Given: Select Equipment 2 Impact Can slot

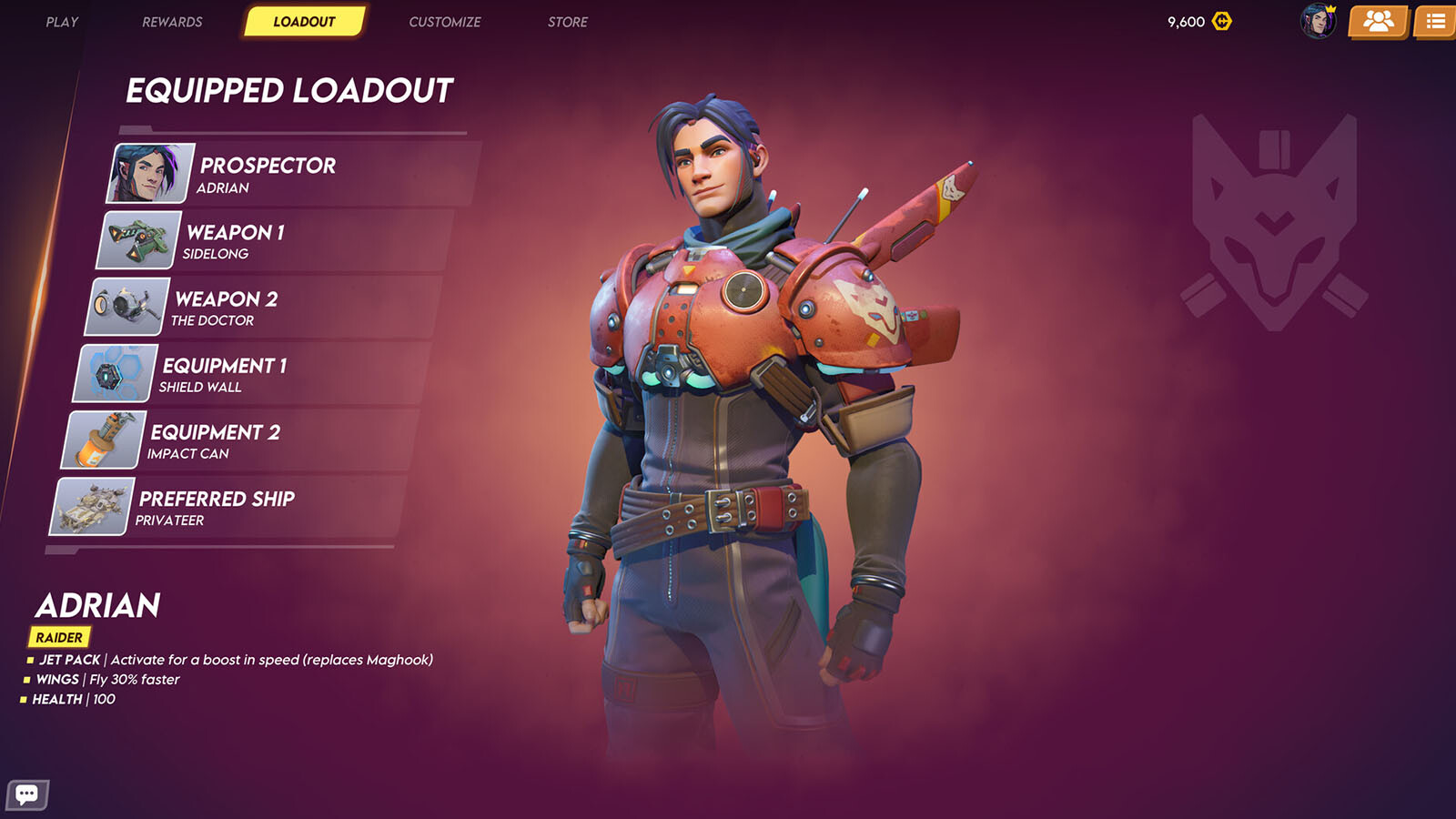Looking at the screenshot, I should [238, 441].
